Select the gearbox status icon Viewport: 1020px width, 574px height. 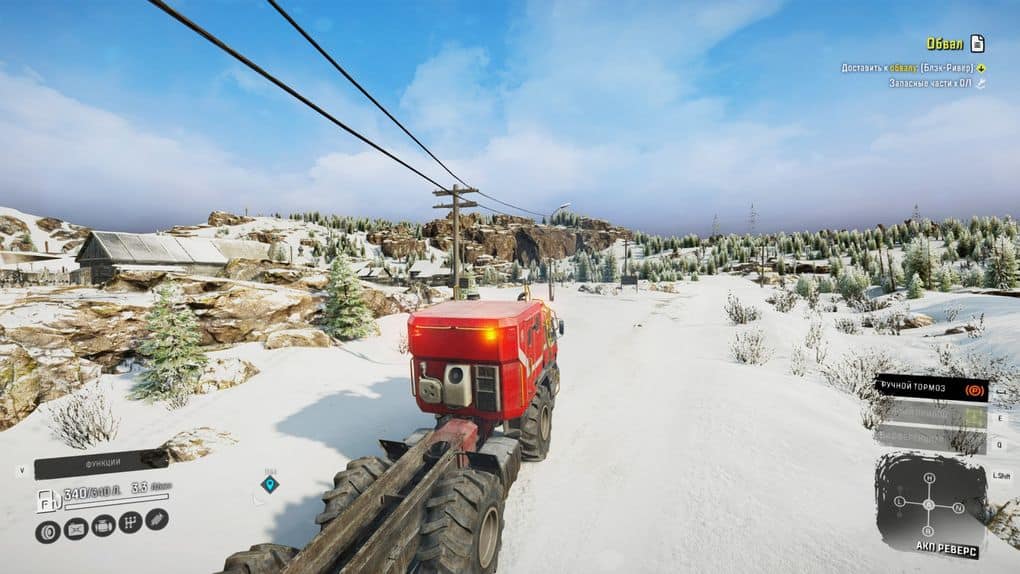click(130, 522)
